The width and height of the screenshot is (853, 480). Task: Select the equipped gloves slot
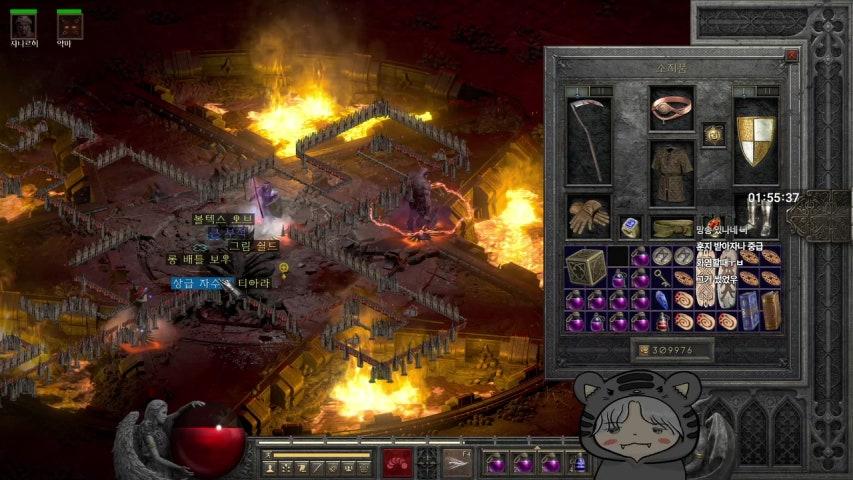(x=589, y=215)
